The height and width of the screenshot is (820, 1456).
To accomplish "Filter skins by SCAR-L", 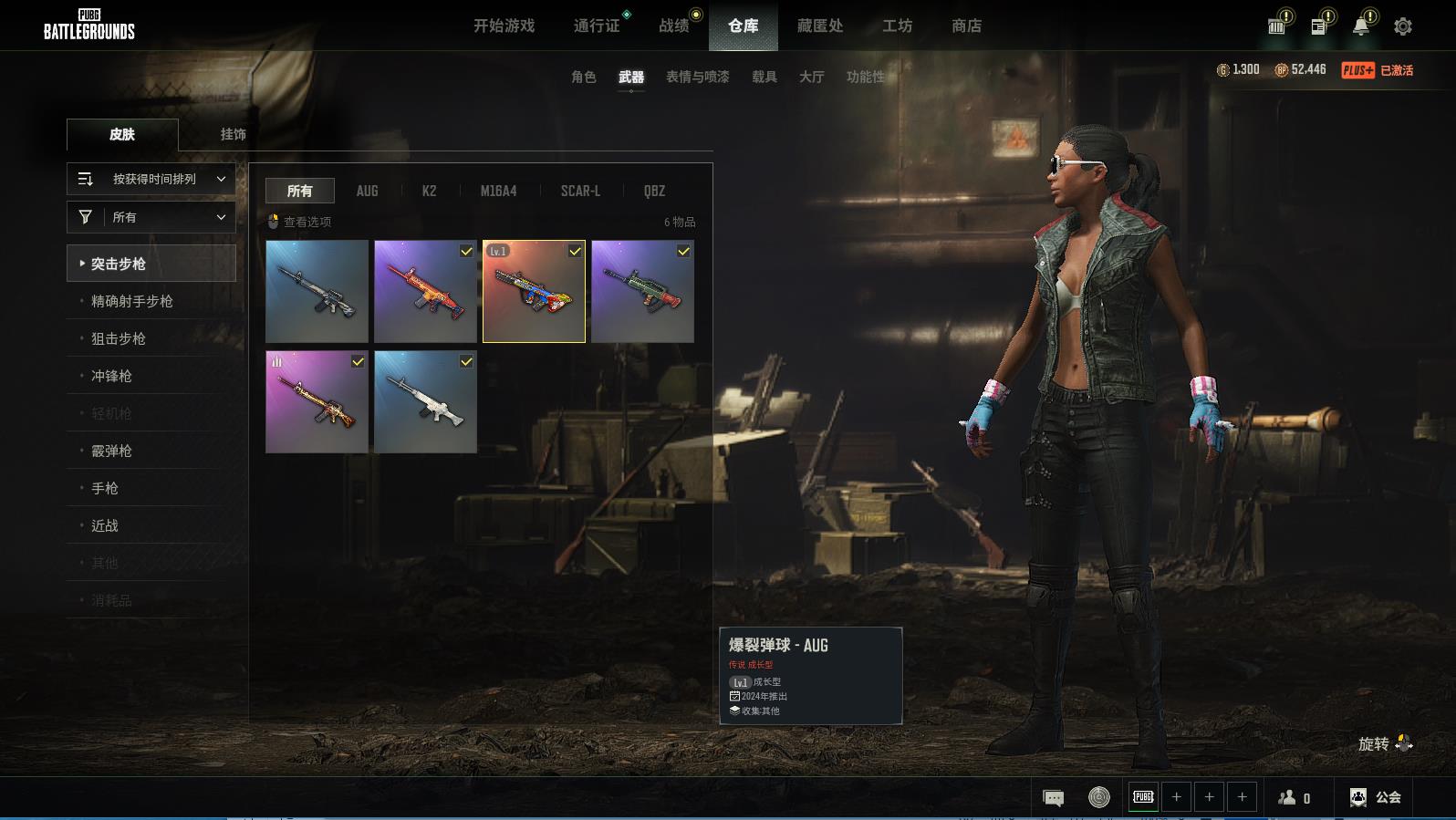I will tap(580, 191).
